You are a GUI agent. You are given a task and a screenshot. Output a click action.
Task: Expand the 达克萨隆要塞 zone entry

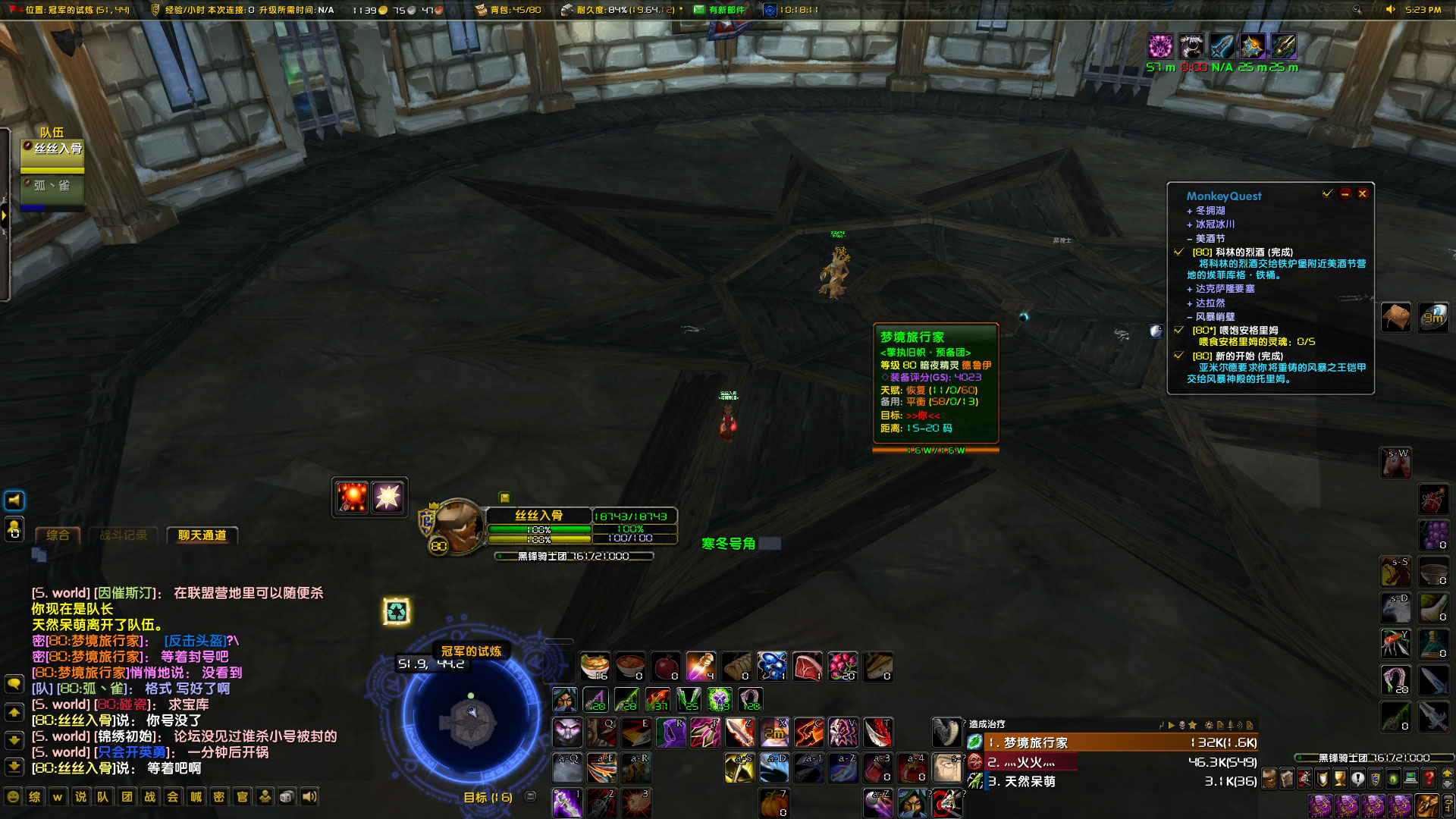(x=1189, y=289)
